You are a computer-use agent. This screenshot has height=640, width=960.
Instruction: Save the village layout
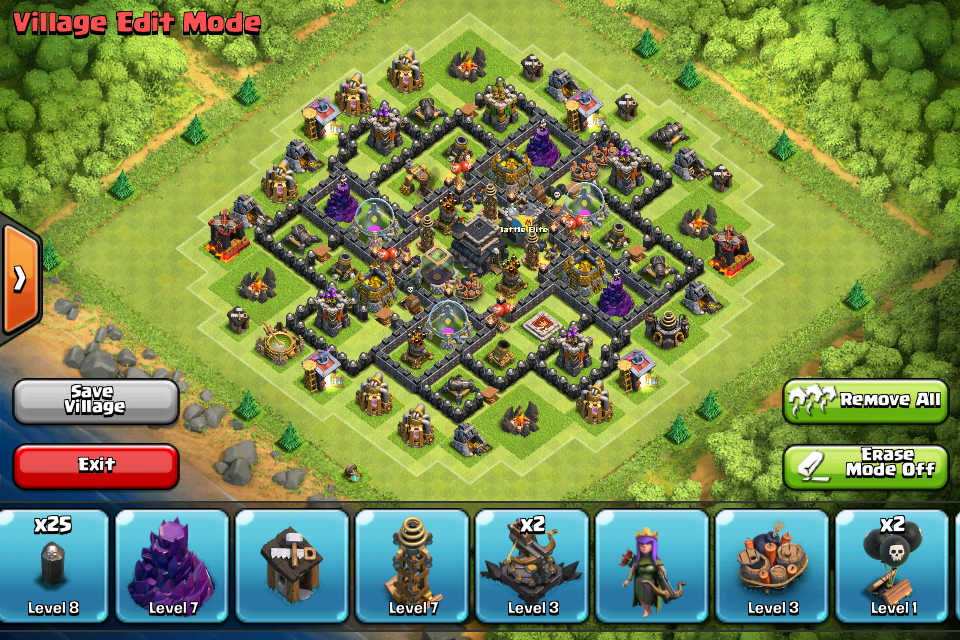point(96,400)
